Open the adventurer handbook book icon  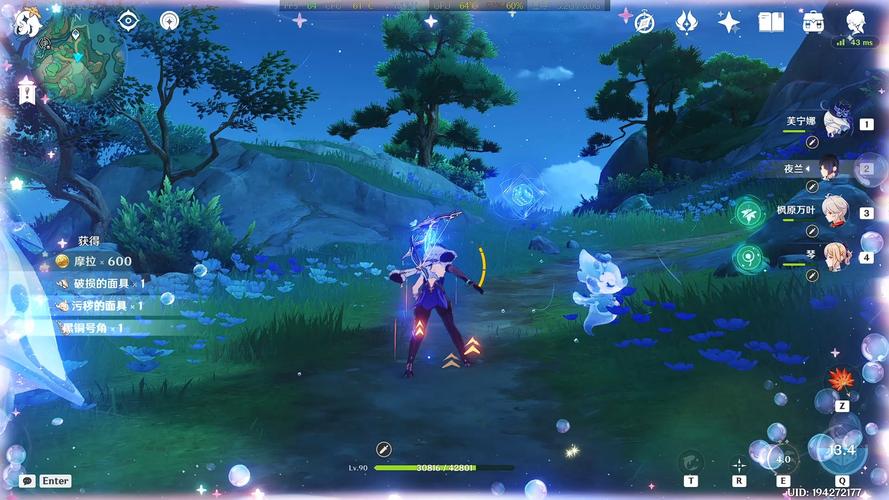[x=770, y=22]
